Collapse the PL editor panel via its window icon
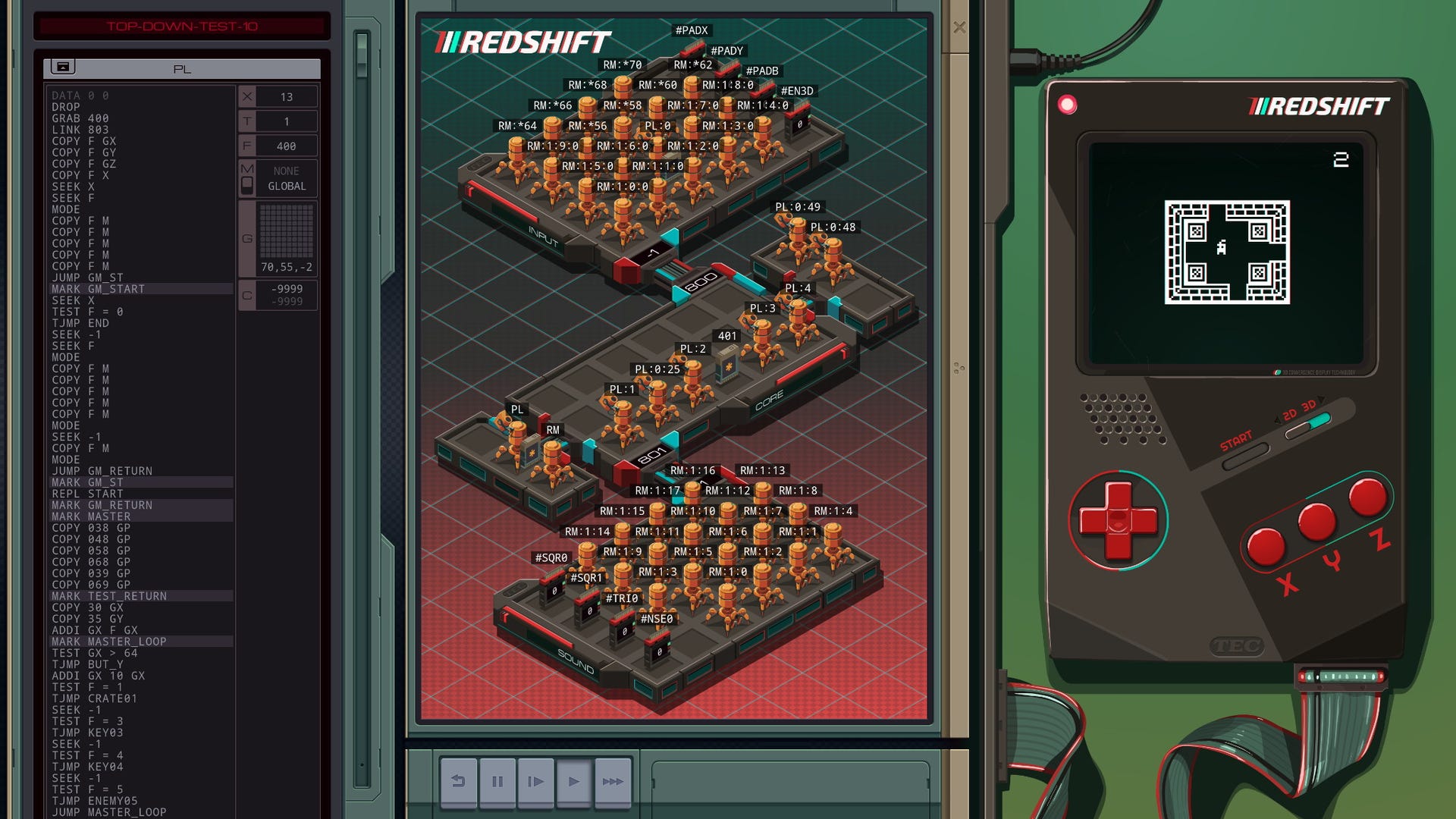 coord(62,68)
